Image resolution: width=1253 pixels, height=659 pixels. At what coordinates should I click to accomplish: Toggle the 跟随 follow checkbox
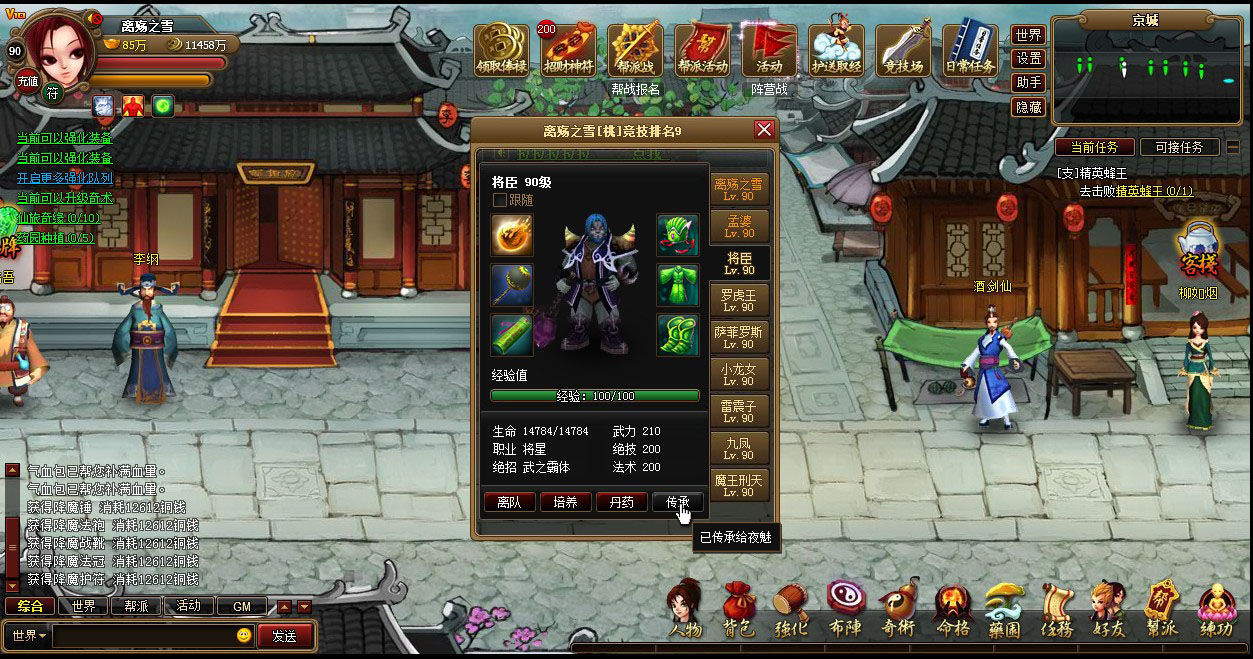500,200
